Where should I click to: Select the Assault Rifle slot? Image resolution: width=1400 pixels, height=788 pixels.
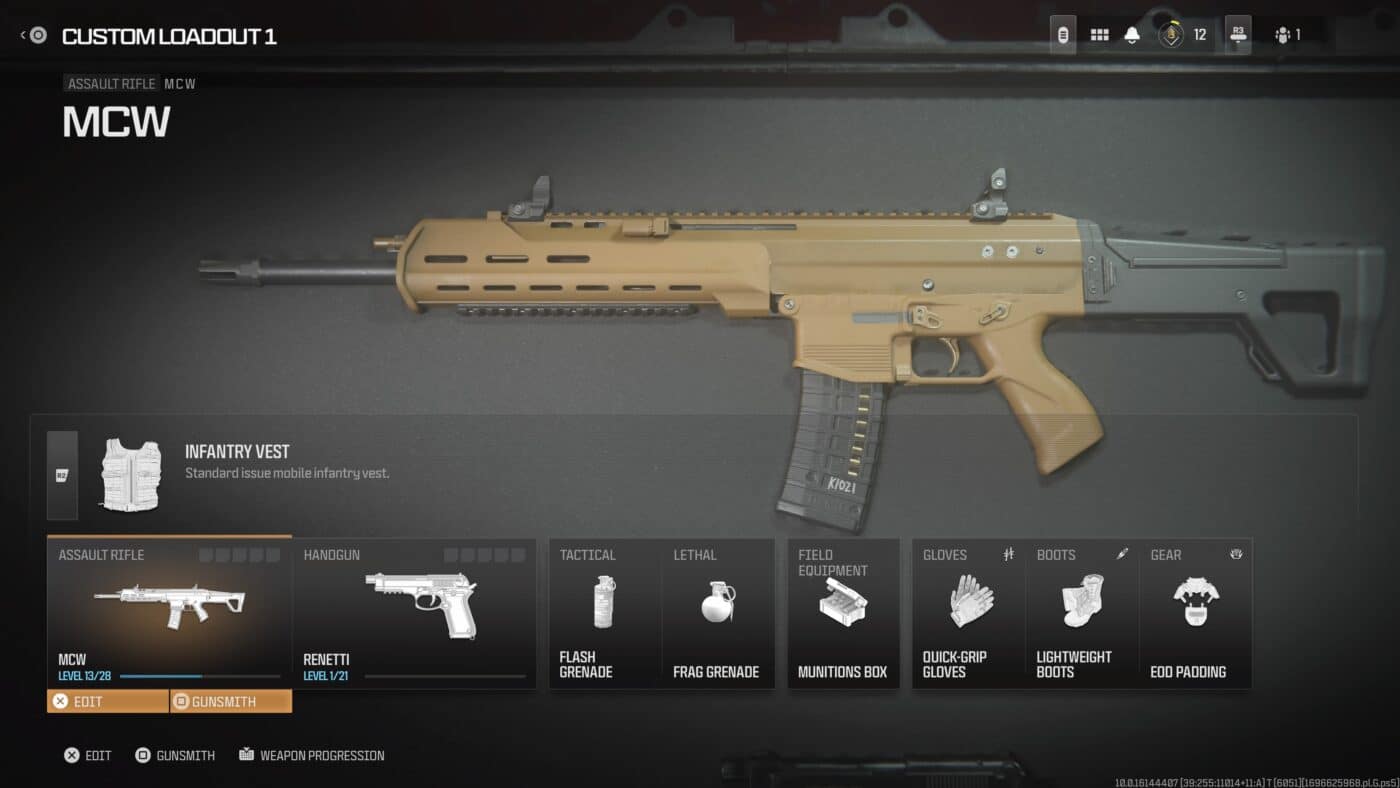pyautogui.click(x=168, y=600)
